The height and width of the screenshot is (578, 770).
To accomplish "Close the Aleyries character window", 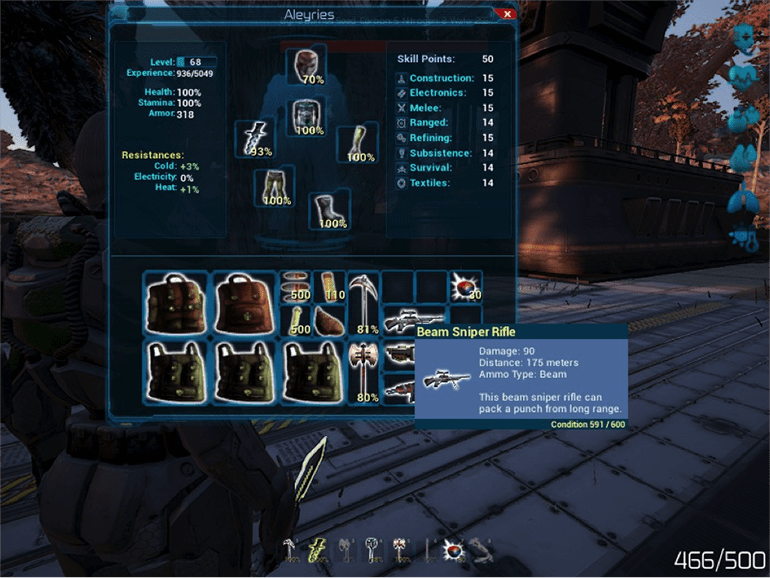I will coord(507,15).
